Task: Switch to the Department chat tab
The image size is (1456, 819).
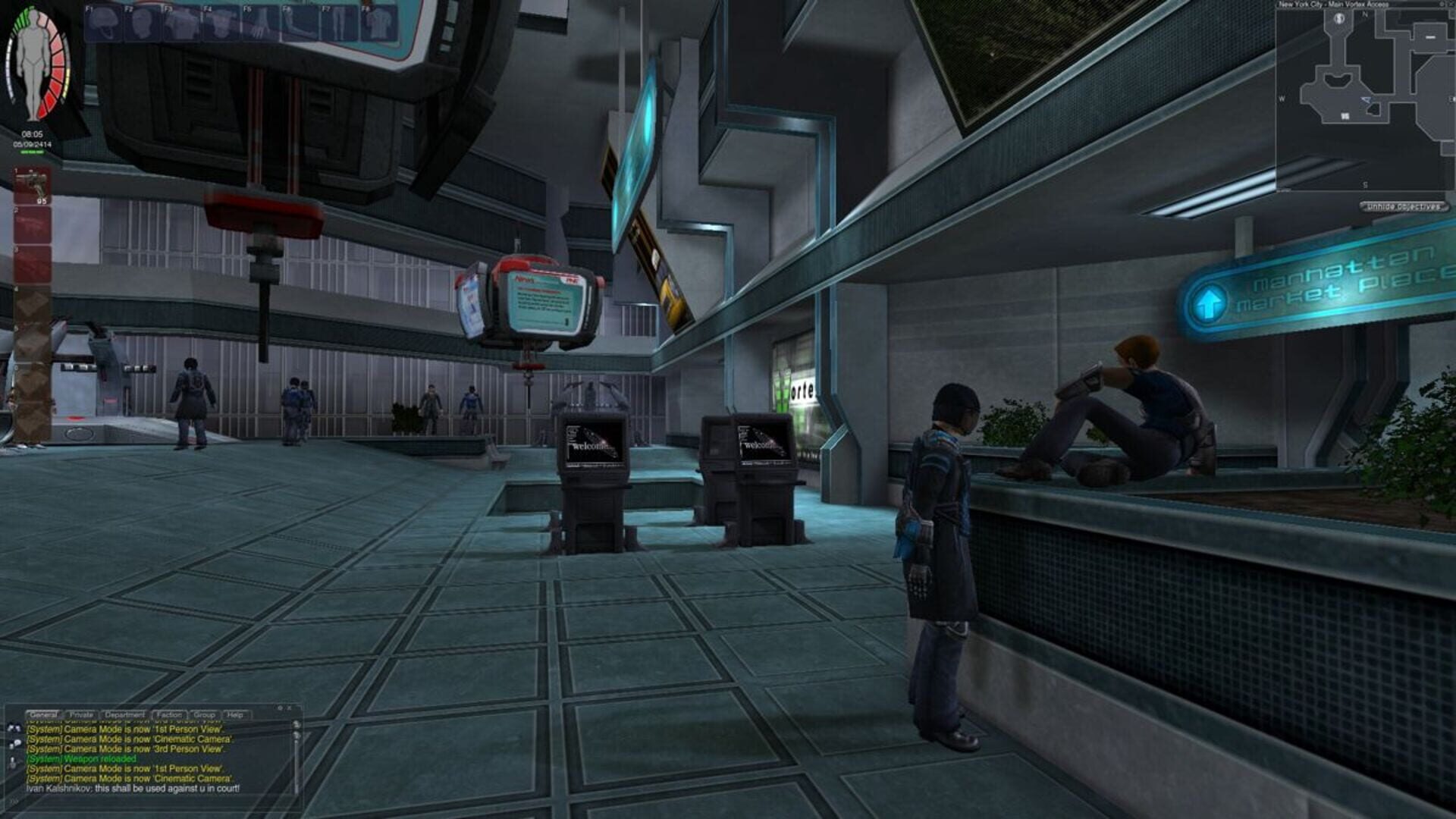Action: 125,715
